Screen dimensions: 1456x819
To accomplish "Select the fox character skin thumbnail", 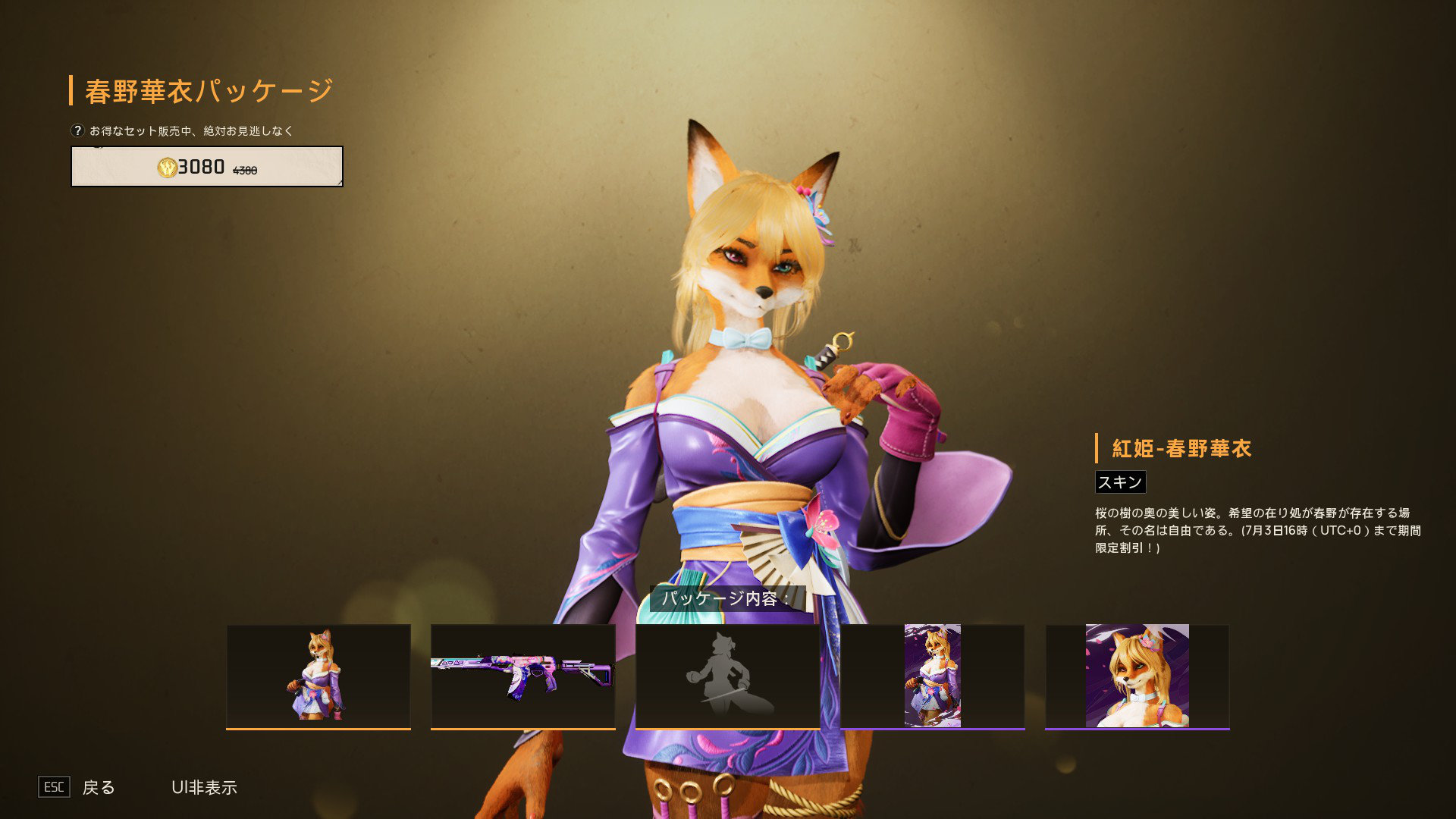I will pyautogui.click(x=318, y=676).
